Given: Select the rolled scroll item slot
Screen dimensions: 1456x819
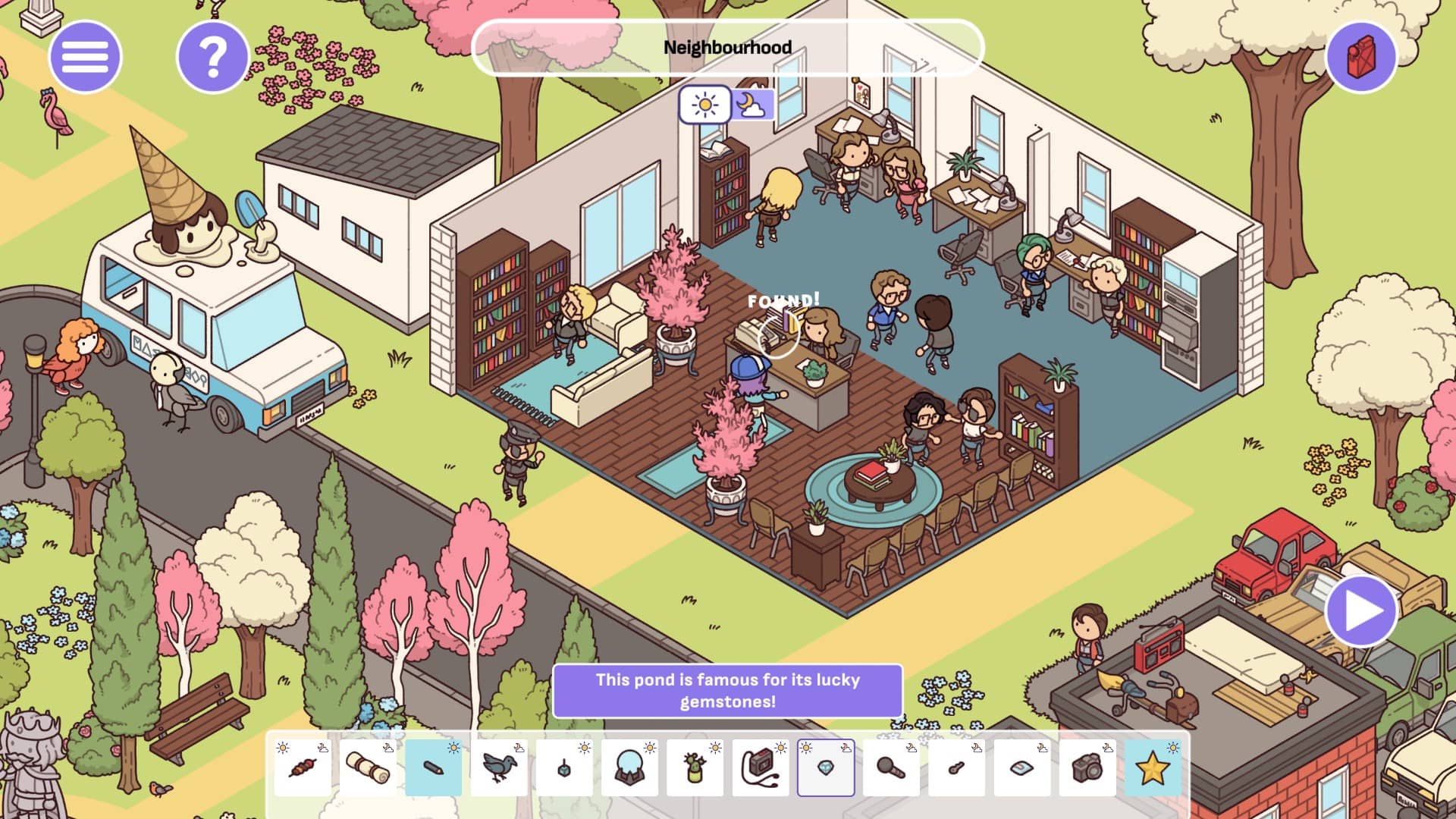Looking at the screenshot, I should pyautogui.click(x=368, y=767).
